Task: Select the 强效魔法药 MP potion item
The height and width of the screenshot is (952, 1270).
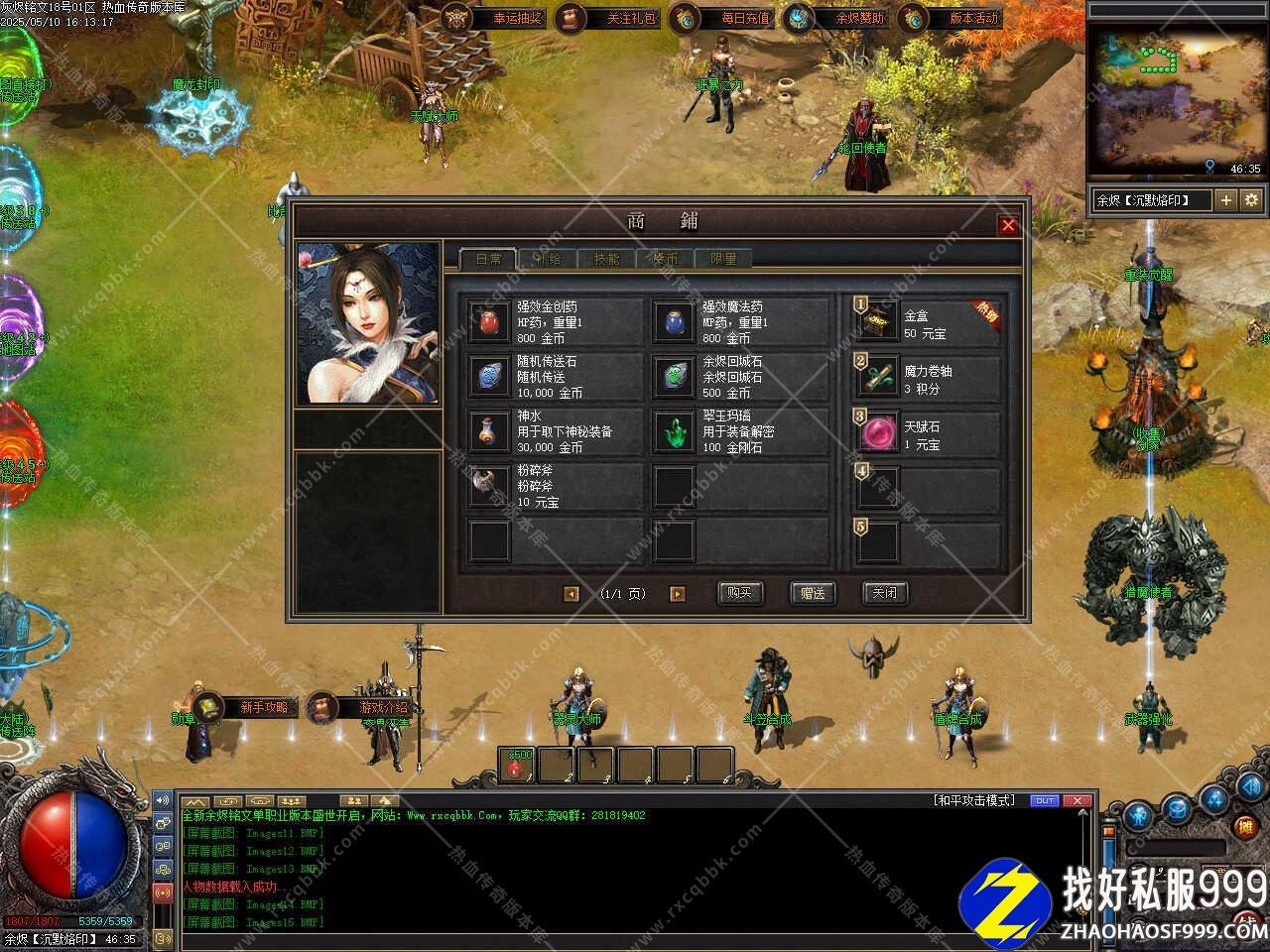Action: (x=675, y=322)
